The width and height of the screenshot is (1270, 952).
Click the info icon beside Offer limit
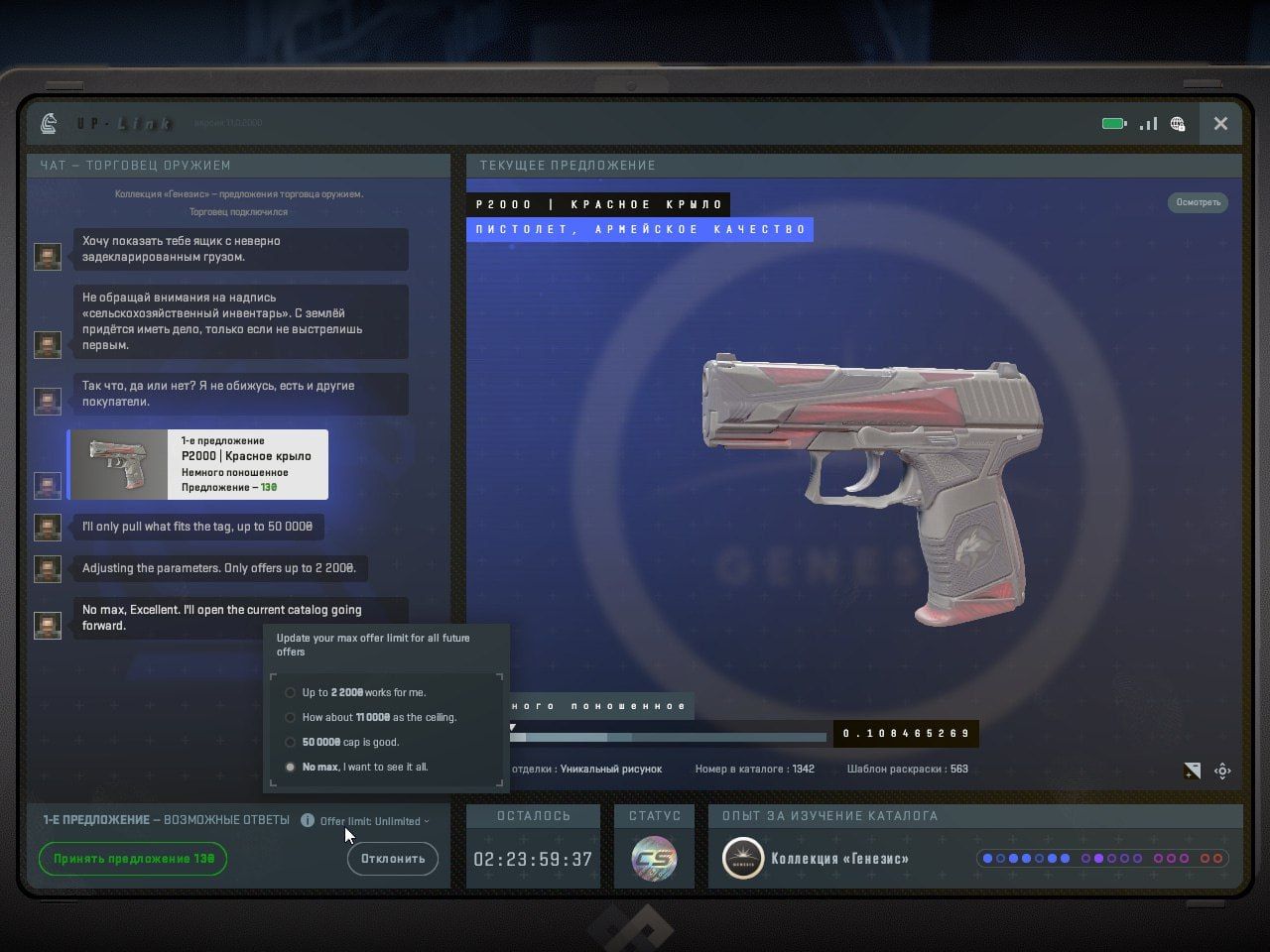(308, 820)
